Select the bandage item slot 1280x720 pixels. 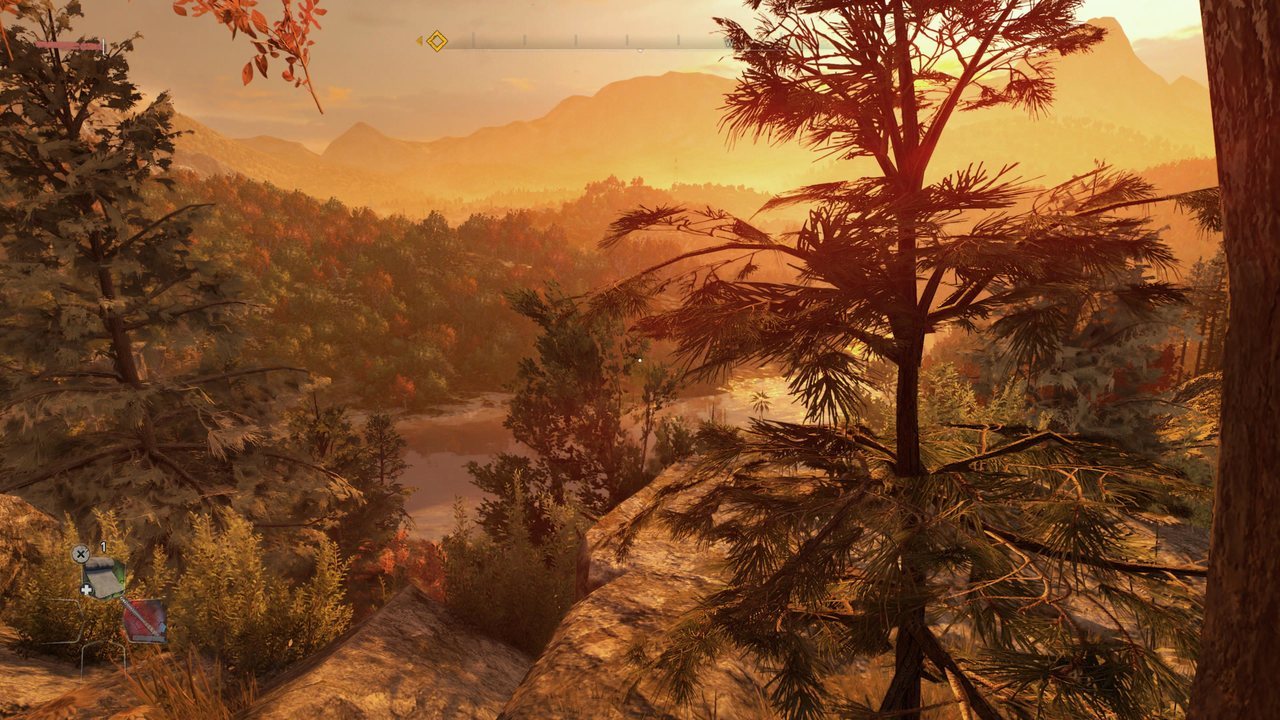tap(103, 577)
